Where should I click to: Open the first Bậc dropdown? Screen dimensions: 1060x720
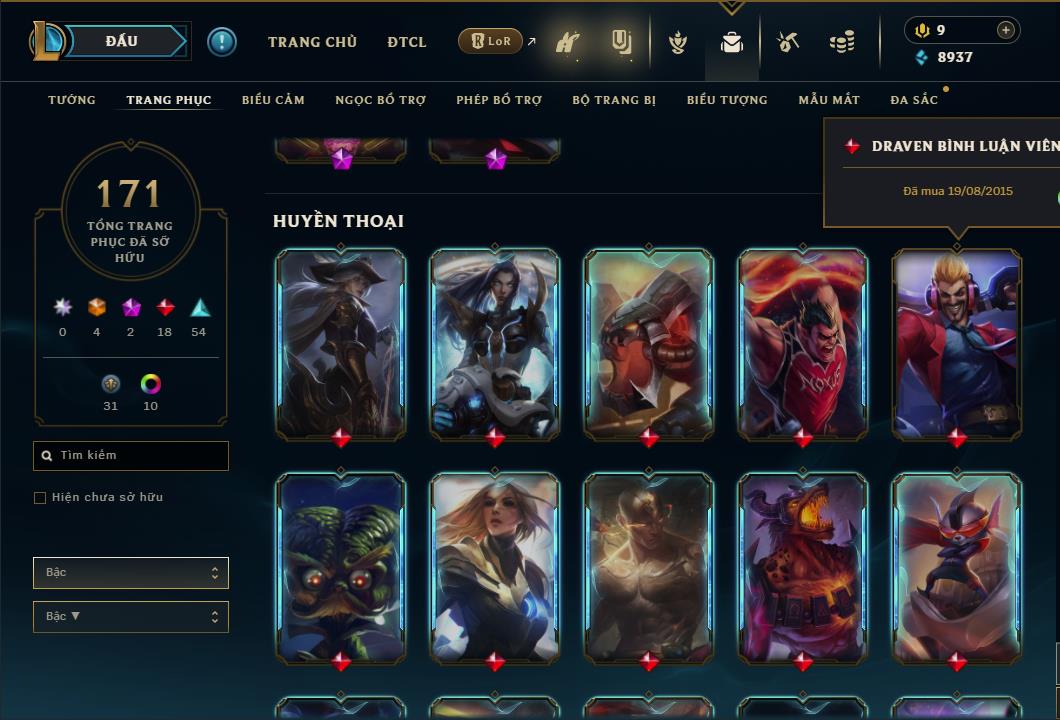[131, 573]
